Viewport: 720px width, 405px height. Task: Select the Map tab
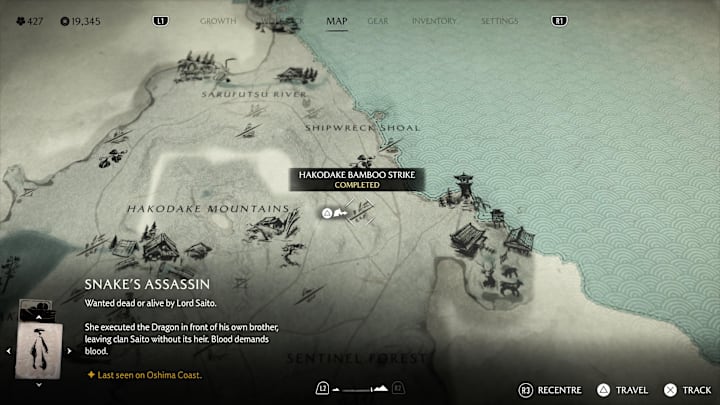[336, 20]
